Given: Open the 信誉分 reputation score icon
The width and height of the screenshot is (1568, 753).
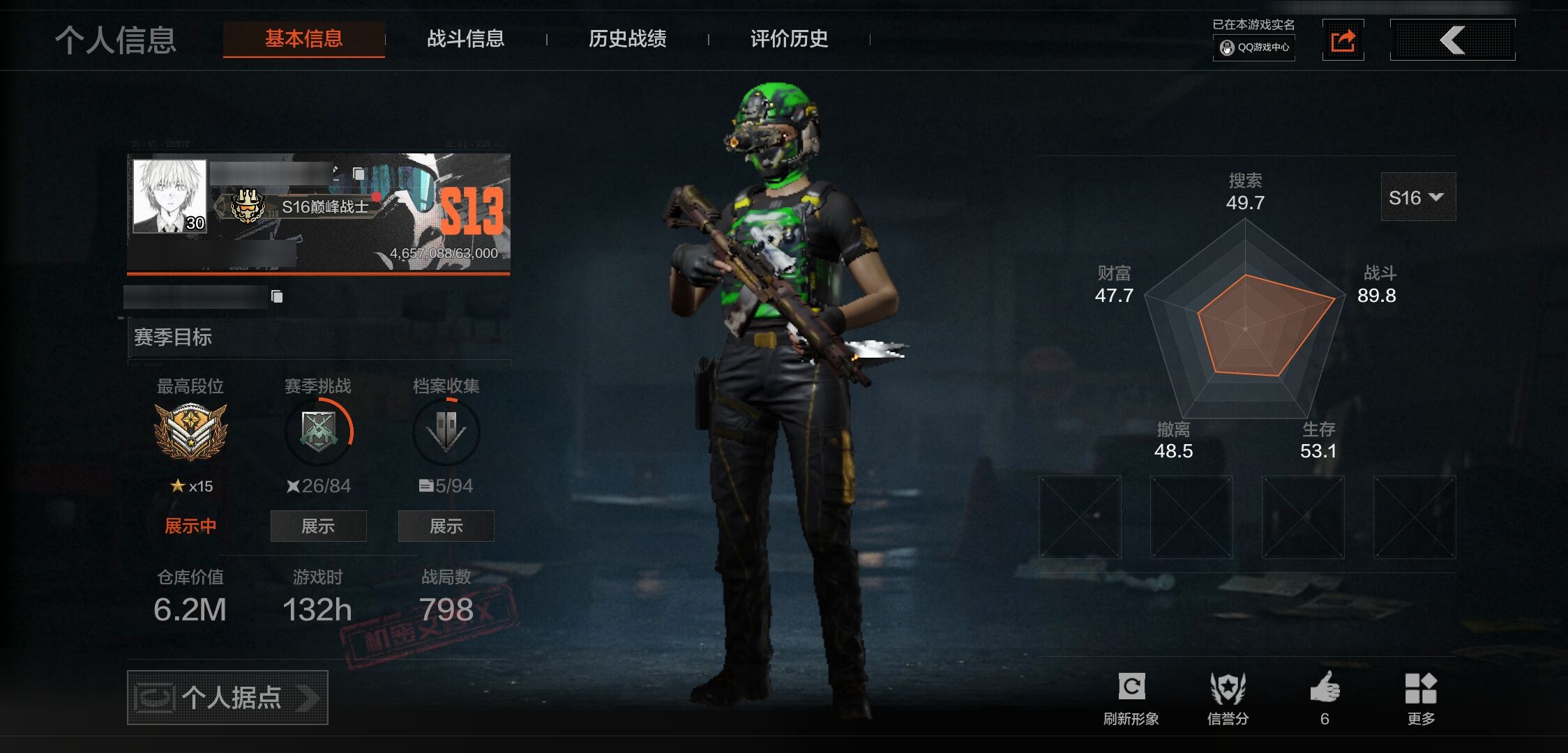Looking at the screenshot, I should coord(1229,687).
